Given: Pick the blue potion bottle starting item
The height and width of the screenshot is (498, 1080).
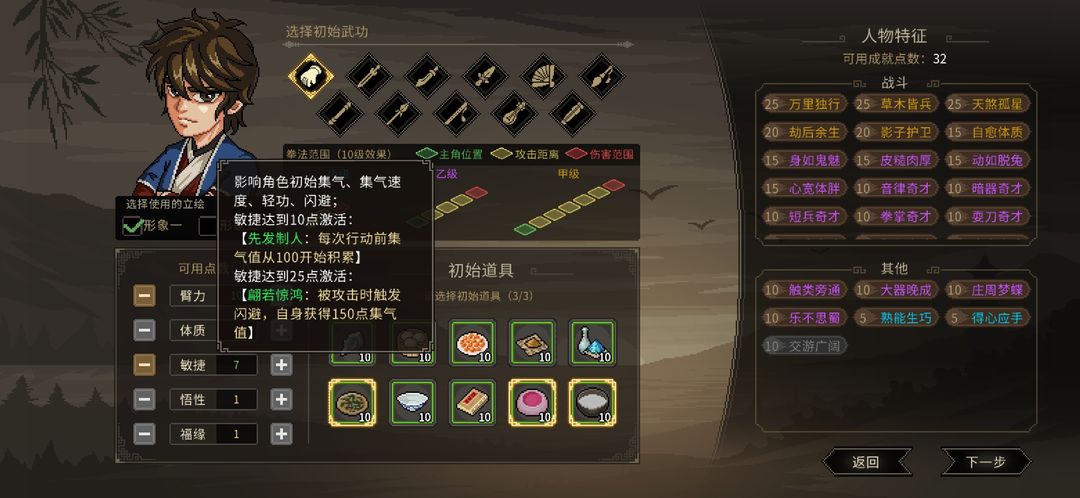Looking at the screenshot, I should pos(591,343).
